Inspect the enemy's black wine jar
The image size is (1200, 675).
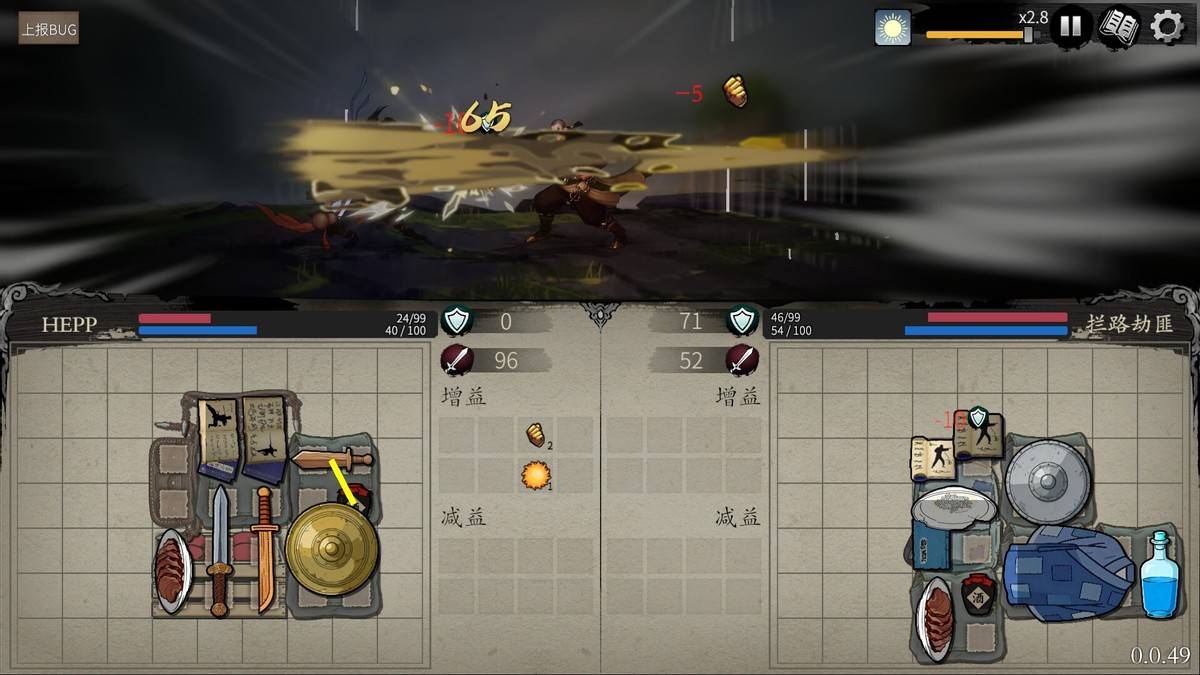coord(980,593)
